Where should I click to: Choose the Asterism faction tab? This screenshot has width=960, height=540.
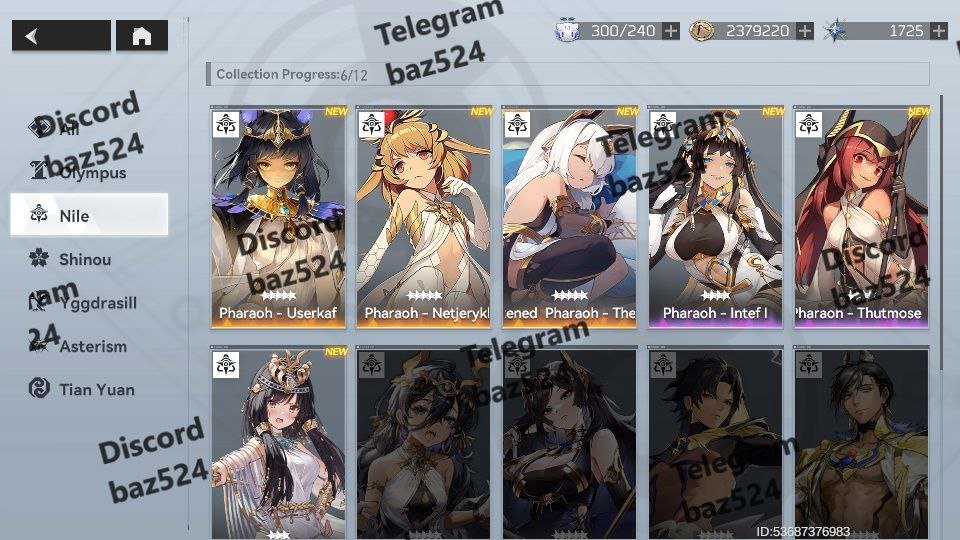pos(92,346)
